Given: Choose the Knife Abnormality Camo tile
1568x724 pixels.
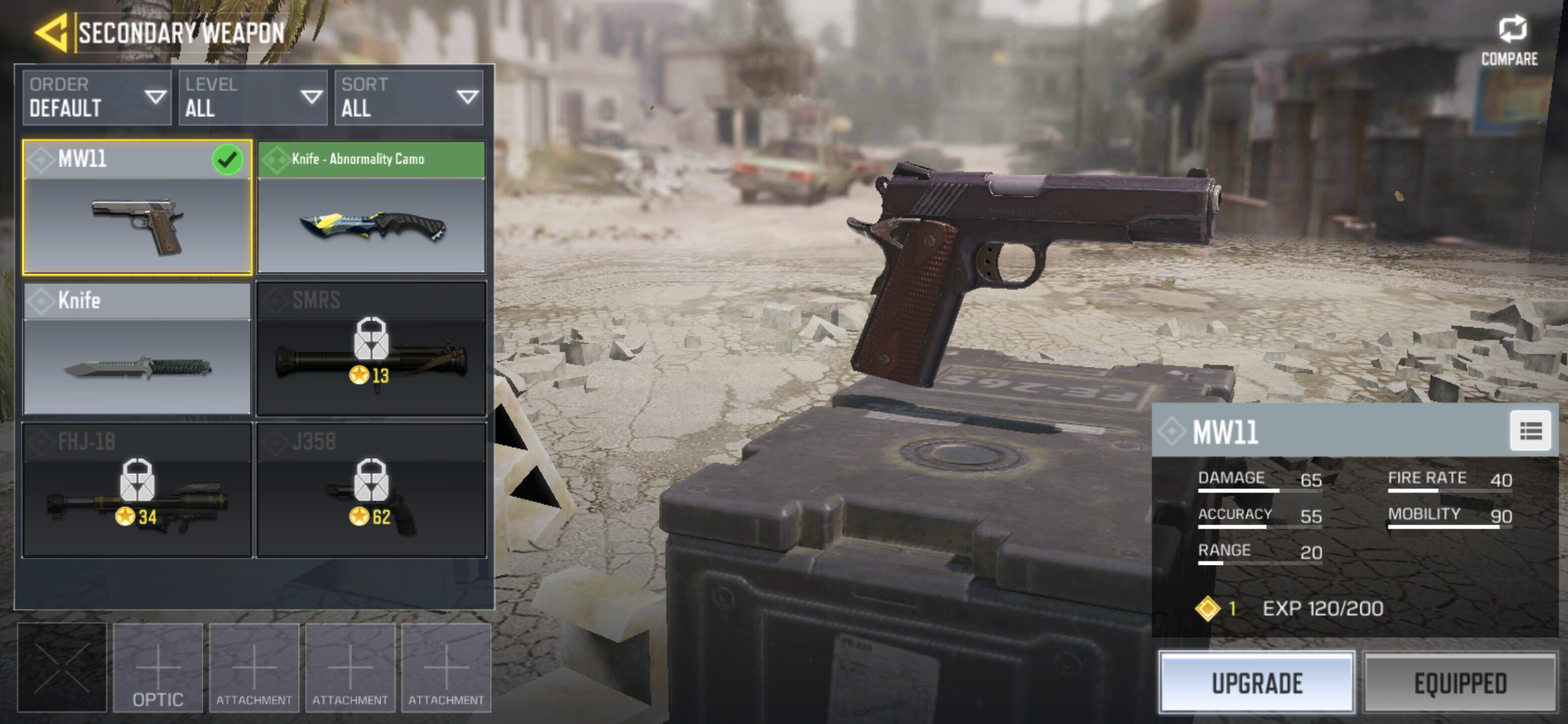Looking at the screenshot, I should point(371,208).
